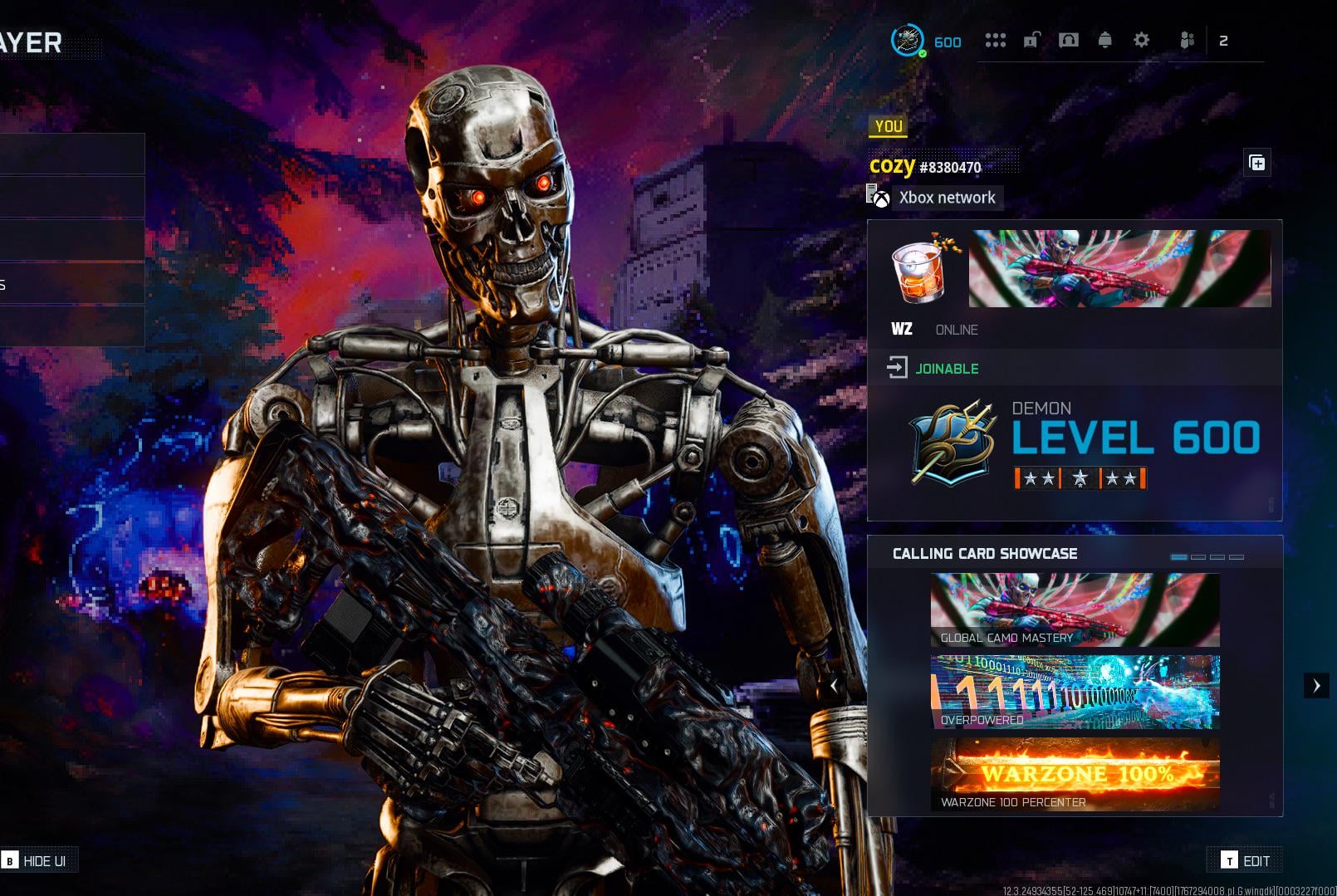Open settings with the gear icon

(1141, 40)
